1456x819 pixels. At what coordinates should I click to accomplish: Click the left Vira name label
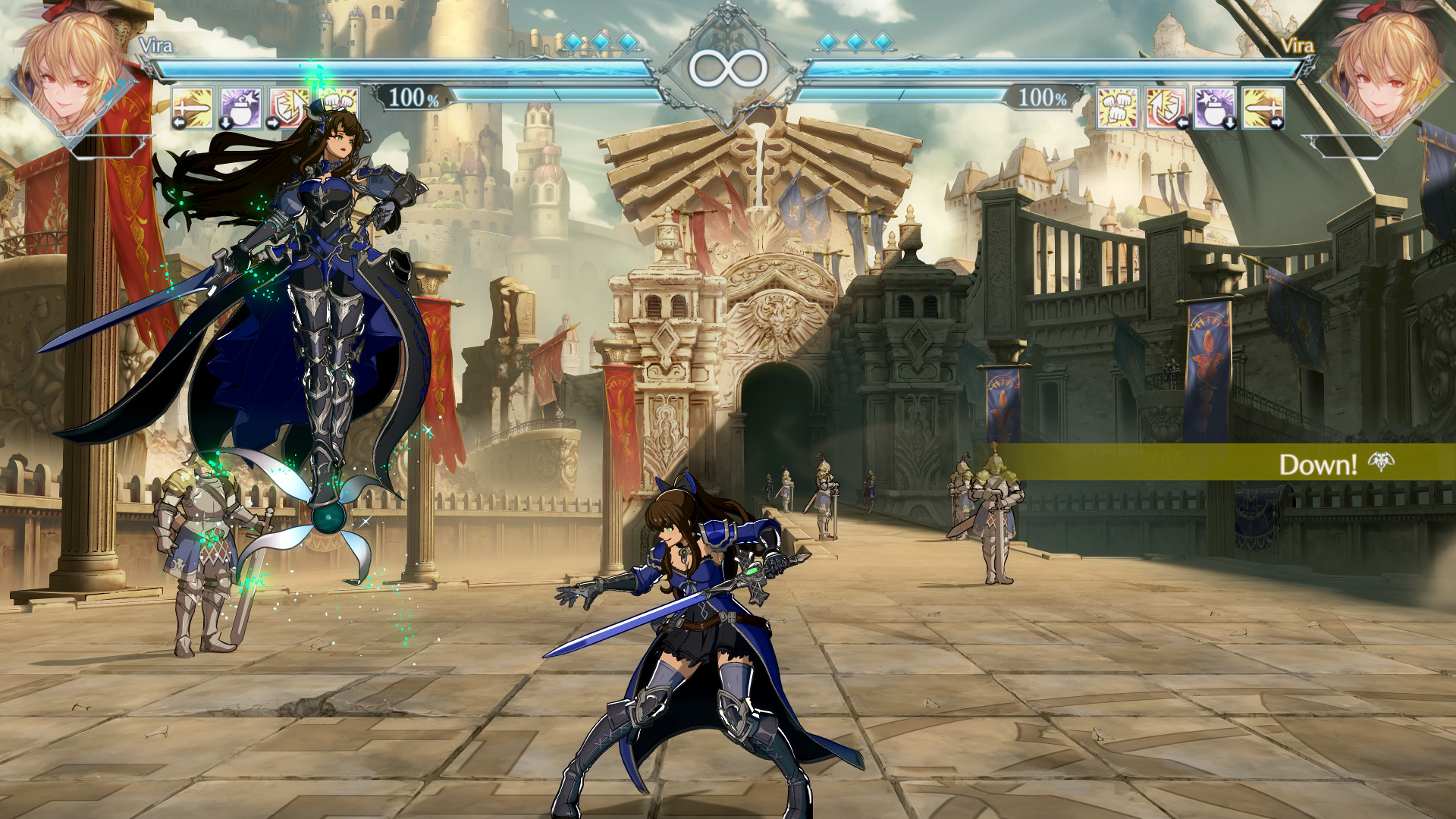point(157,44)
